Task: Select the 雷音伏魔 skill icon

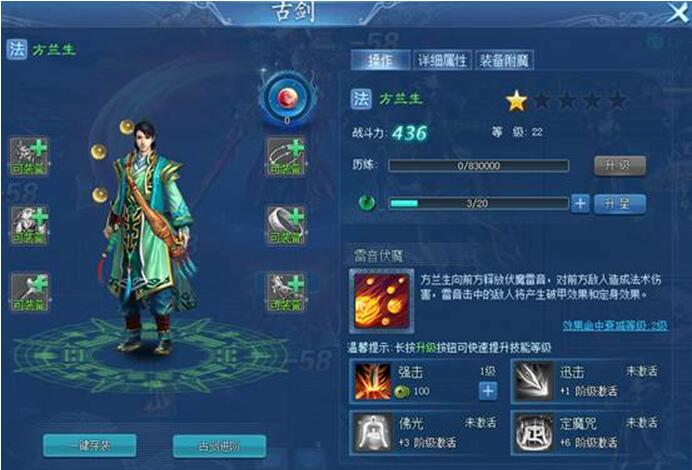Action: pyautogui.click(x=381, y=301)
